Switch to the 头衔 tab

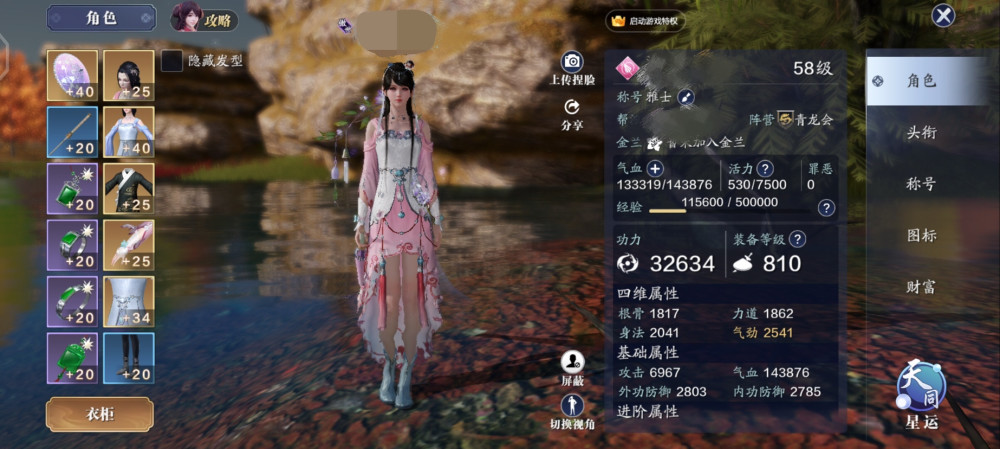click(920, 133)
